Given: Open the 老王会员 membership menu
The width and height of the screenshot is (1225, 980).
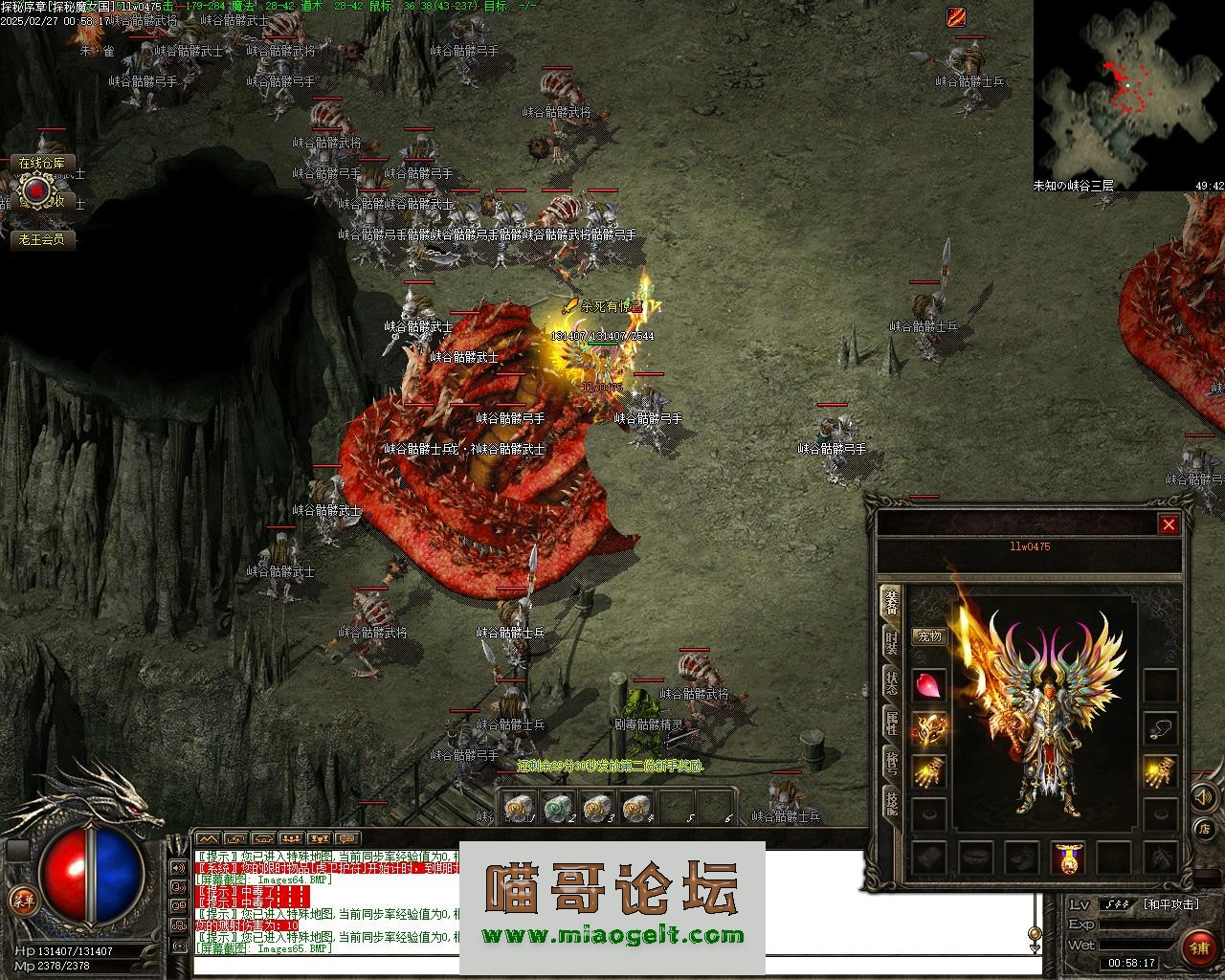Looking at the screenshot, I should tap(42, 239).
